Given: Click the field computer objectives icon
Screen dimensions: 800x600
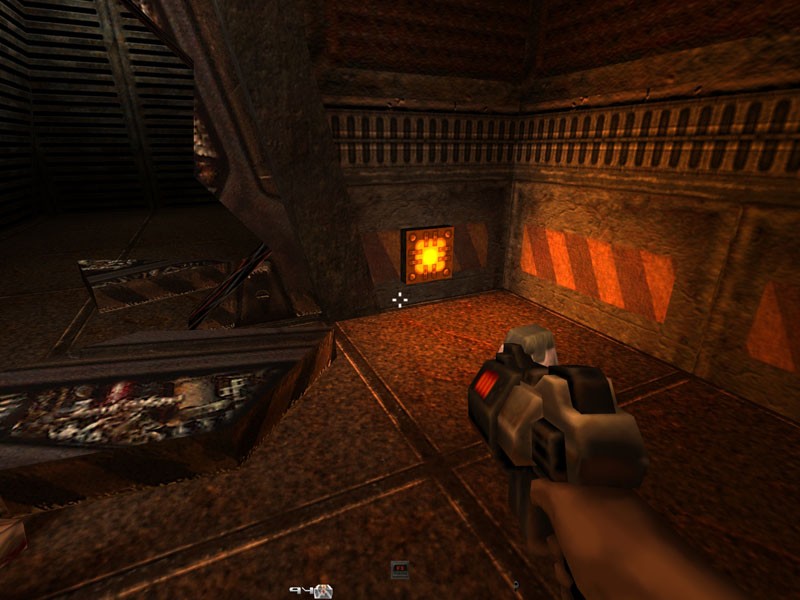Looking at the screenshot, I should [400, 570].
